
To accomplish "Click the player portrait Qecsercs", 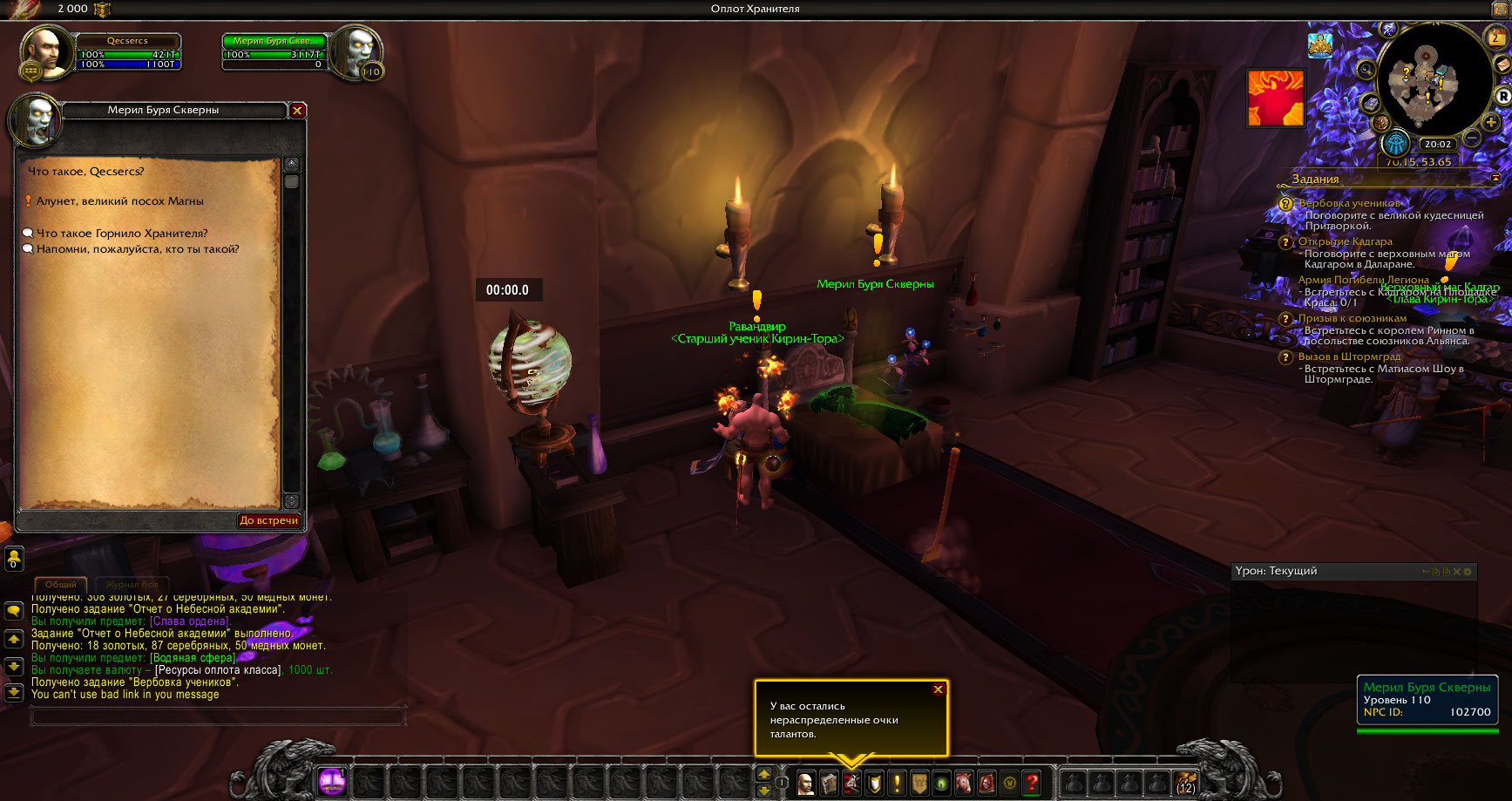I will coord(44,51).
